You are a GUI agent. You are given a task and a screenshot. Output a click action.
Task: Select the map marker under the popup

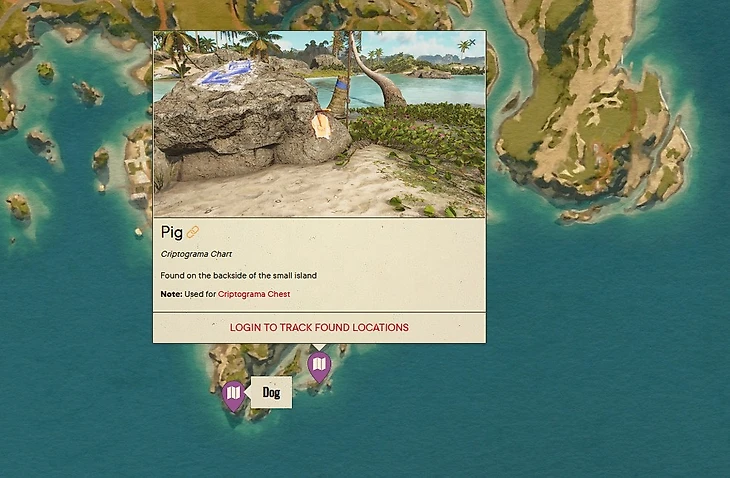(x=318, y=367)
